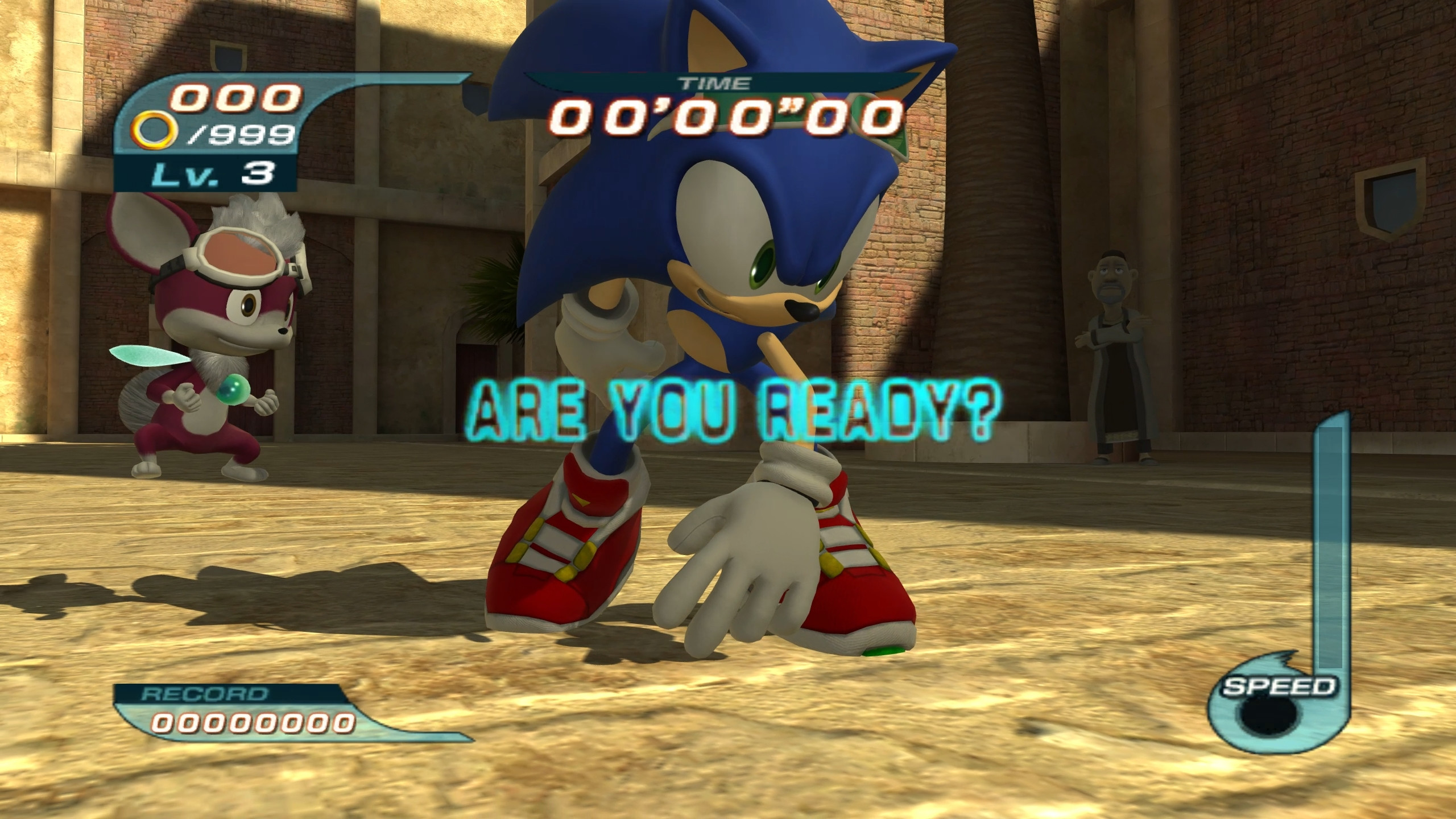1456x819 pixels.
Task: Click the yellow ring symbol beside 999
Action: pos(154,132)
